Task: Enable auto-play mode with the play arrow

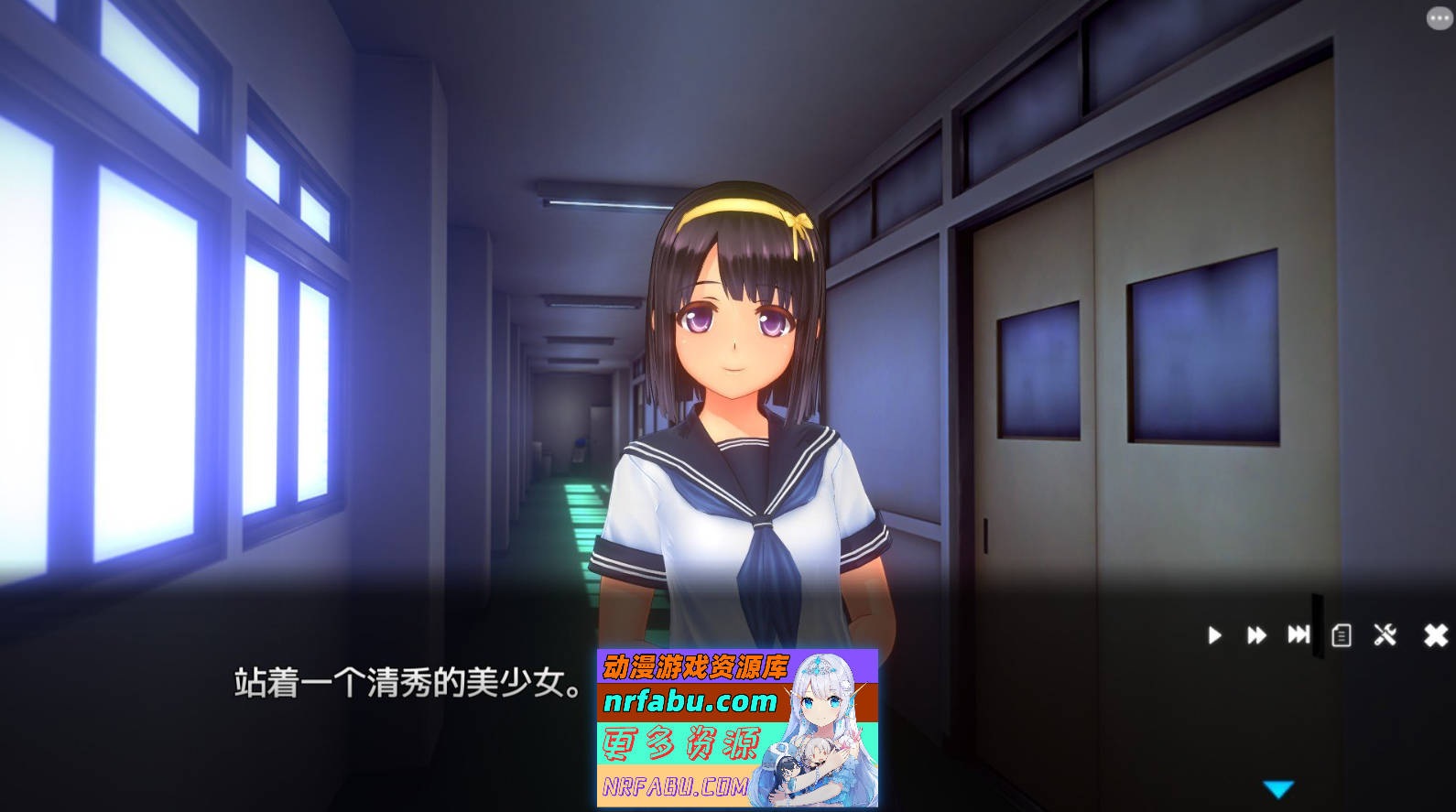Action: (x=1215, y=635)
